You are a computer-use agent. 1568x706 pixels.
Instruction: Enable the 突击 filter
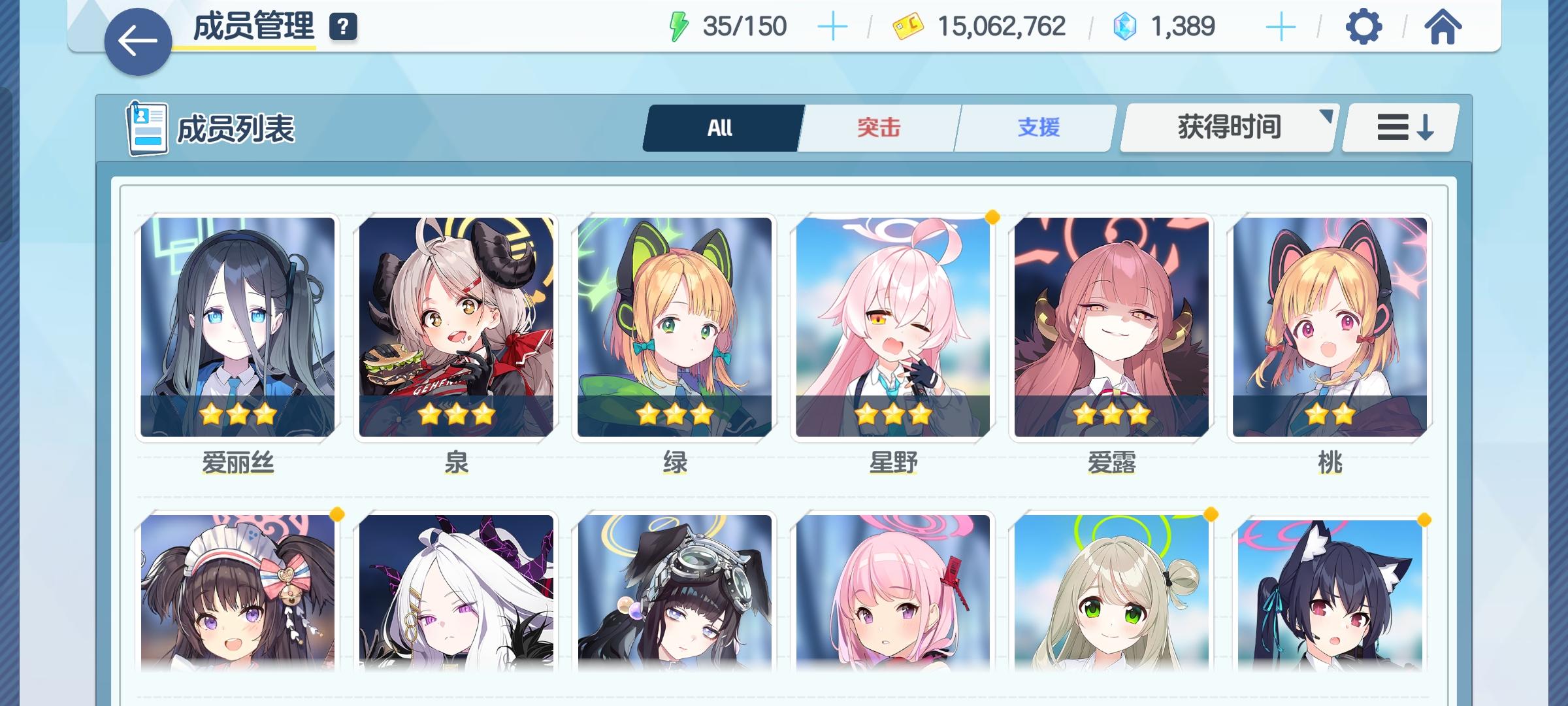pos(879,127)
